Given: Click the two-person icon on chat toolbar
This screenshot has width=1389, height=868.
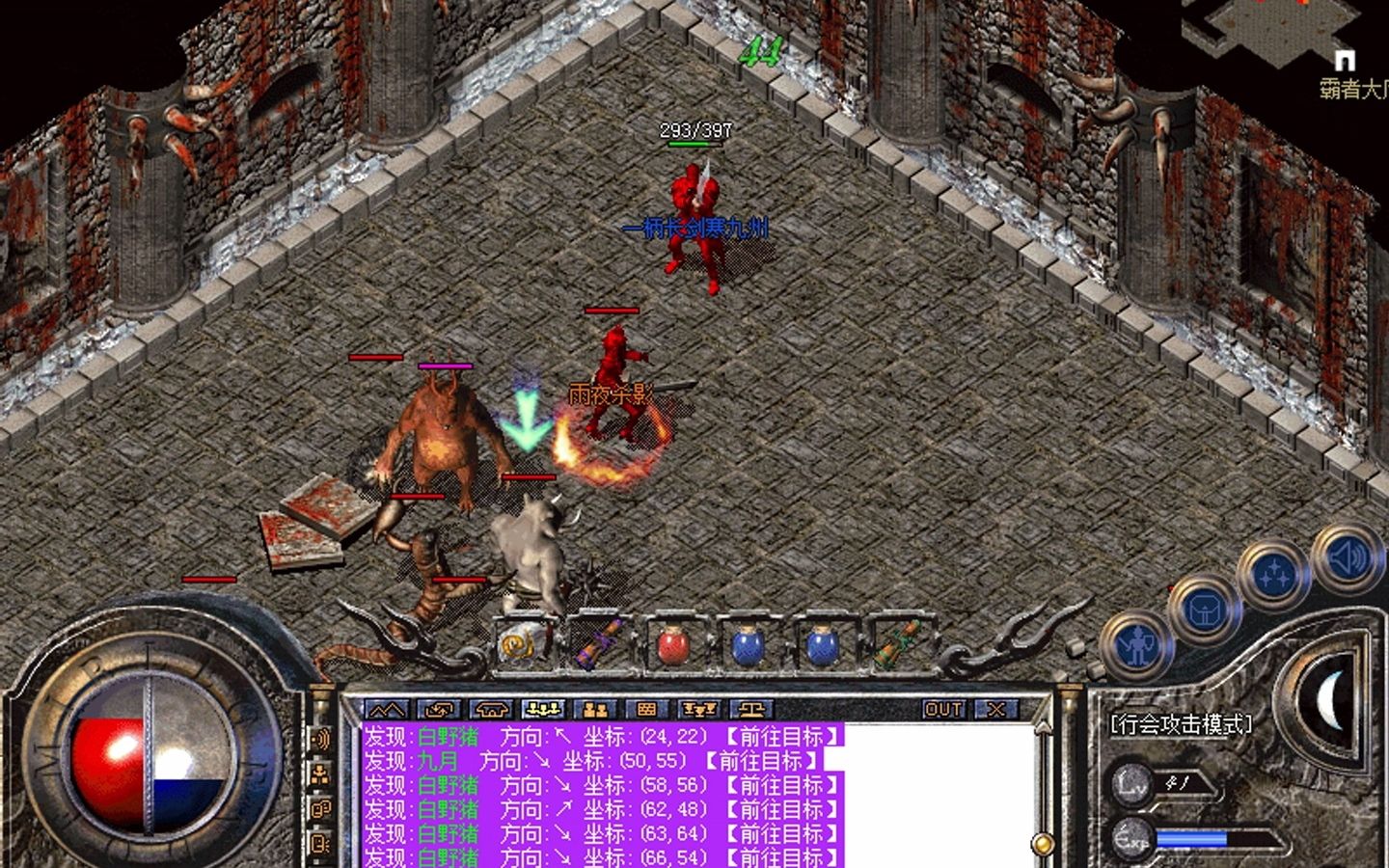Looking at the screenshot, I should 595,710.
